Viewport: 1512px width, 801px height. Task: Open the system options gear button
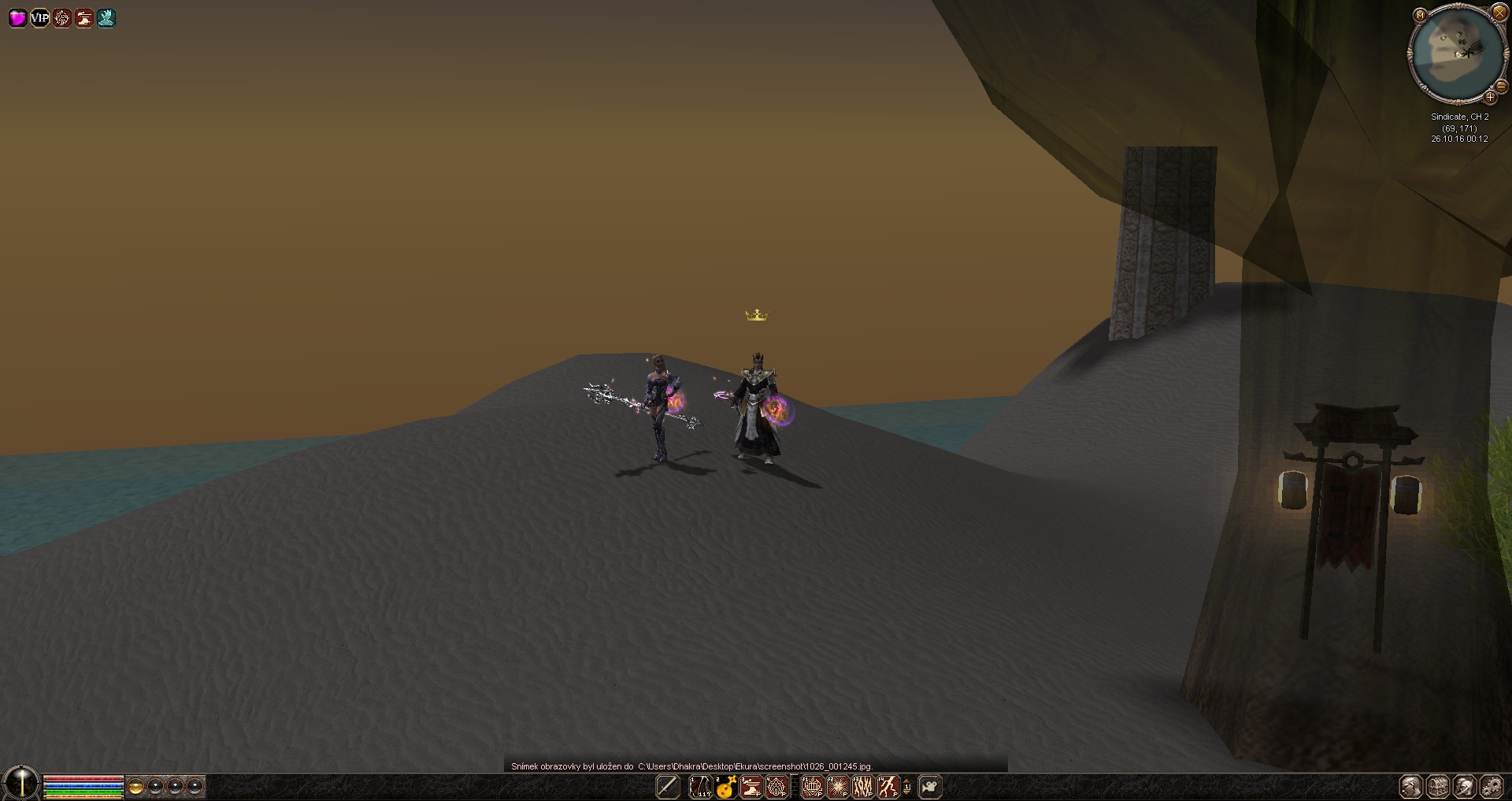pos(1491,786)
